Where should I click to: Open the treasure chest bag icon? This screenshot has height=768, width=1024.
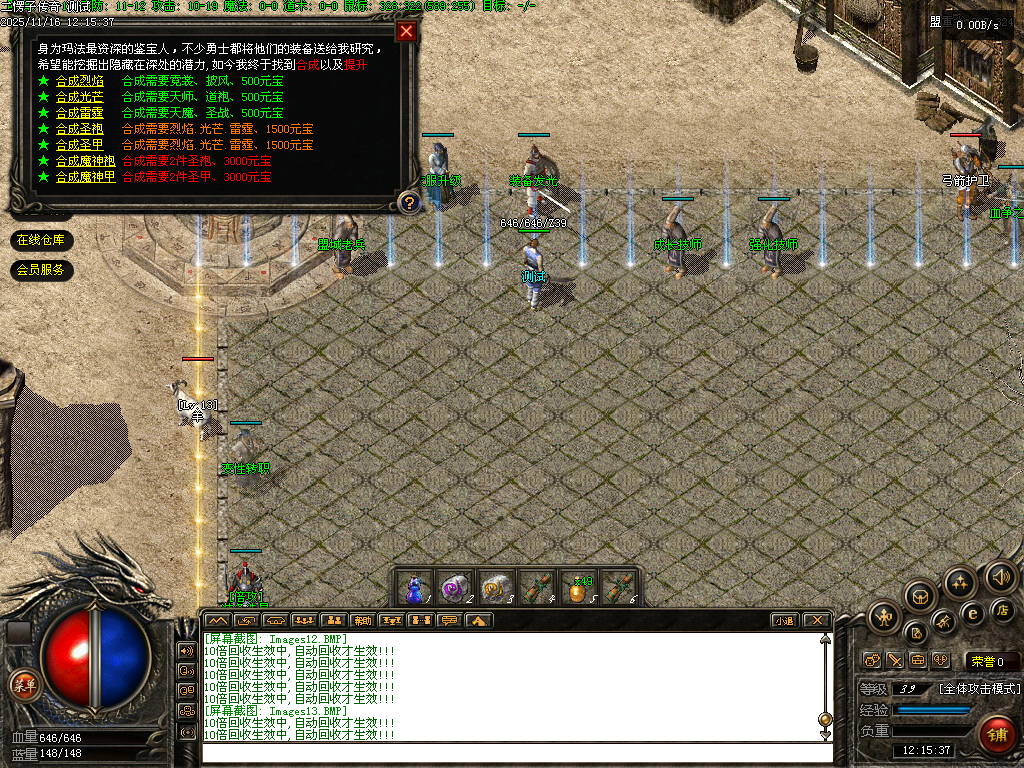point(920,597)
